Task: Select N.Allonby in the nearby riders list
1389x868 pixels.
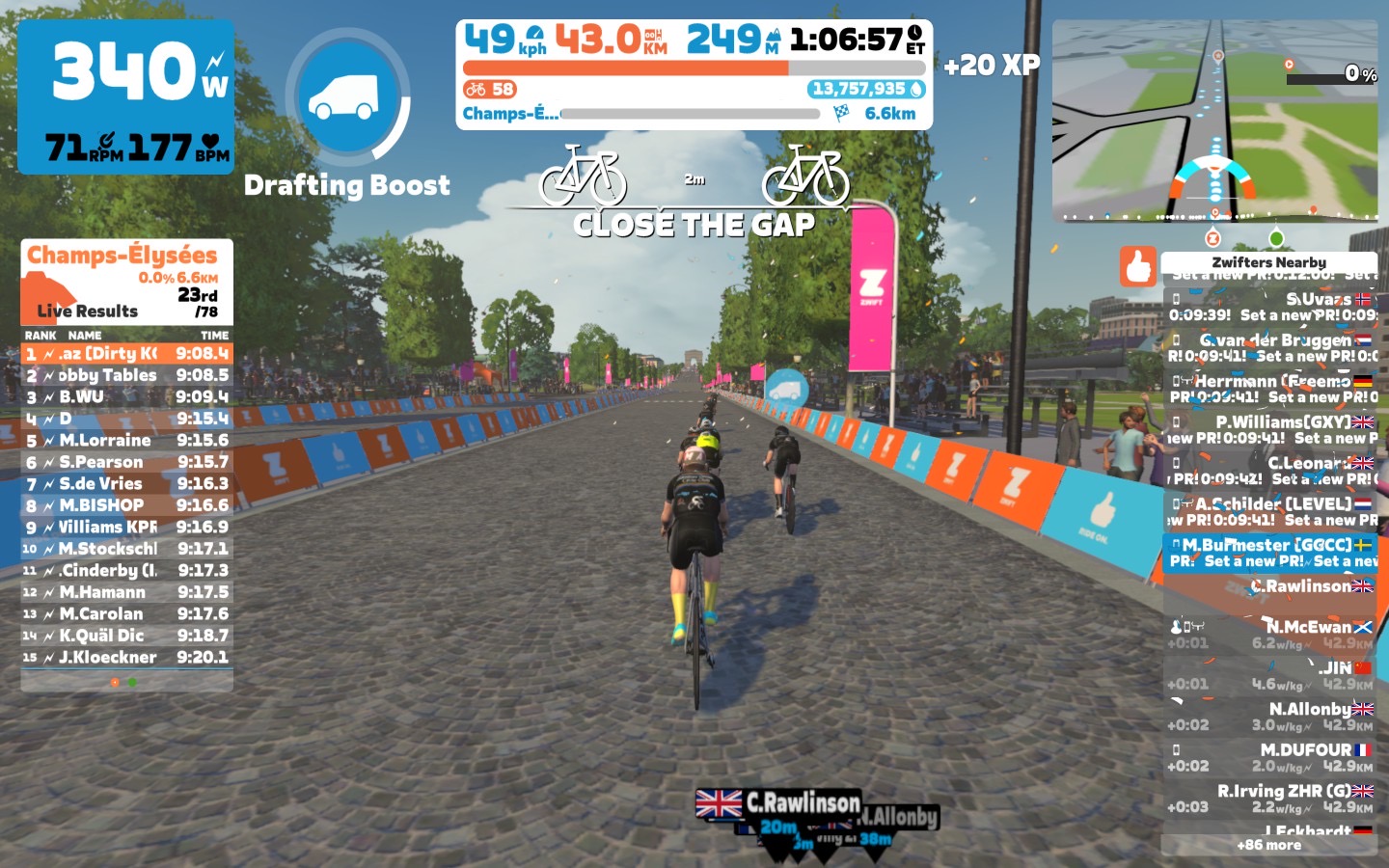Action: 1269,717
